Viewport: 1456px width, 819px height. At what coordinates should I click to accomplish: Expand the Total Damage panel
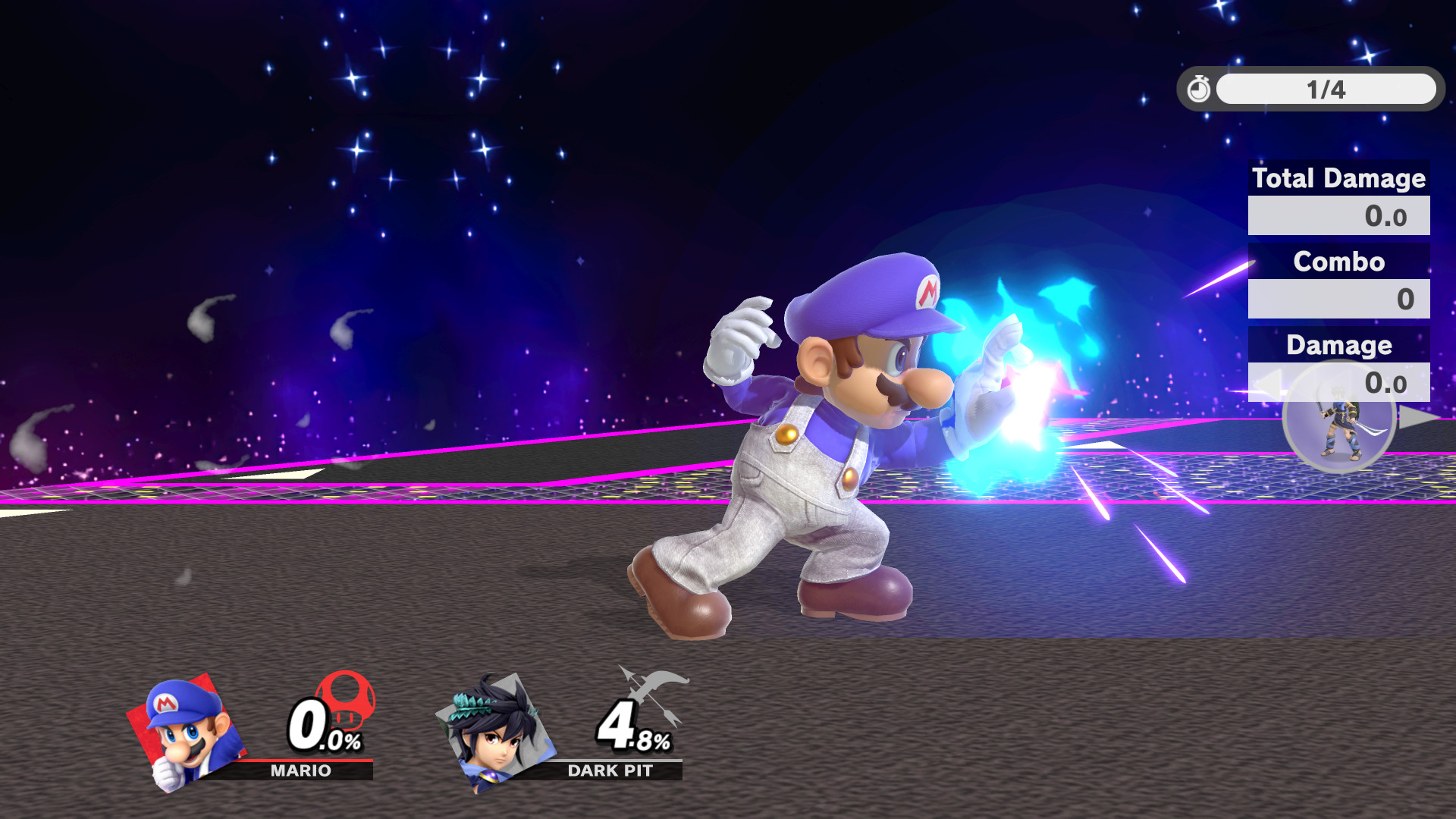(1338, 180)
